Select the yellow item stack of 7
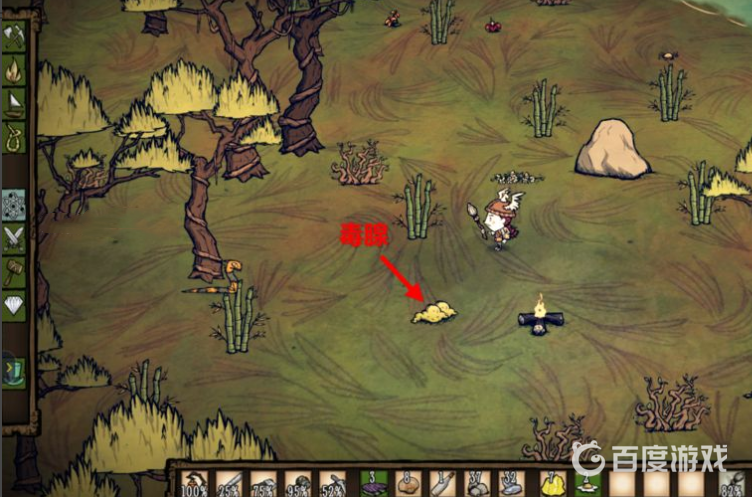 [x=552, y=484]
